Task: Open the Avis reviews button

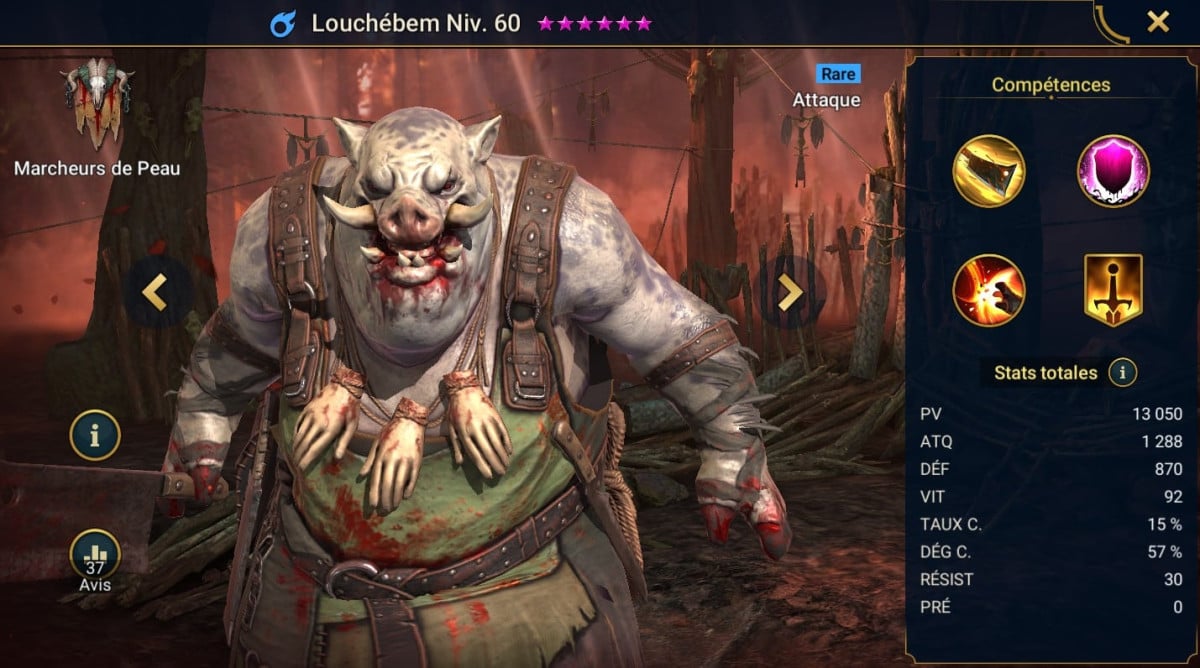Action: [x=95, y=556]
